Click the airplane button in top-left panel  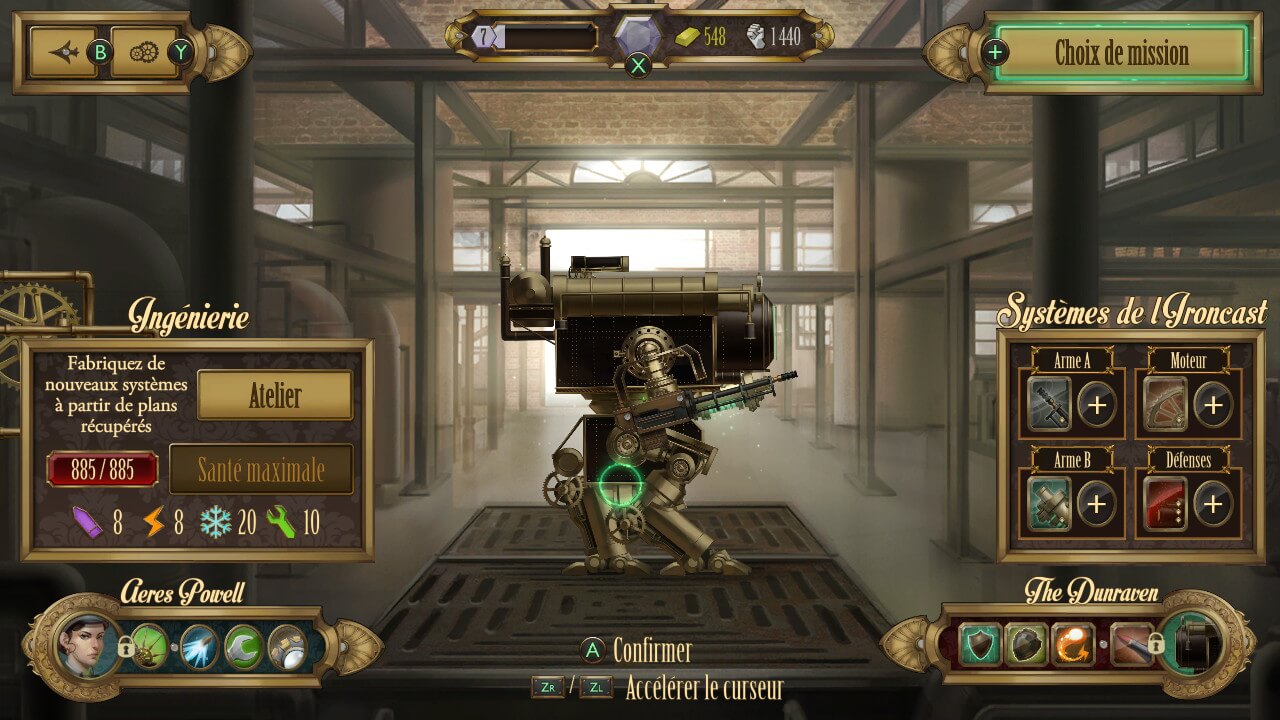click(x=65, y=52)
